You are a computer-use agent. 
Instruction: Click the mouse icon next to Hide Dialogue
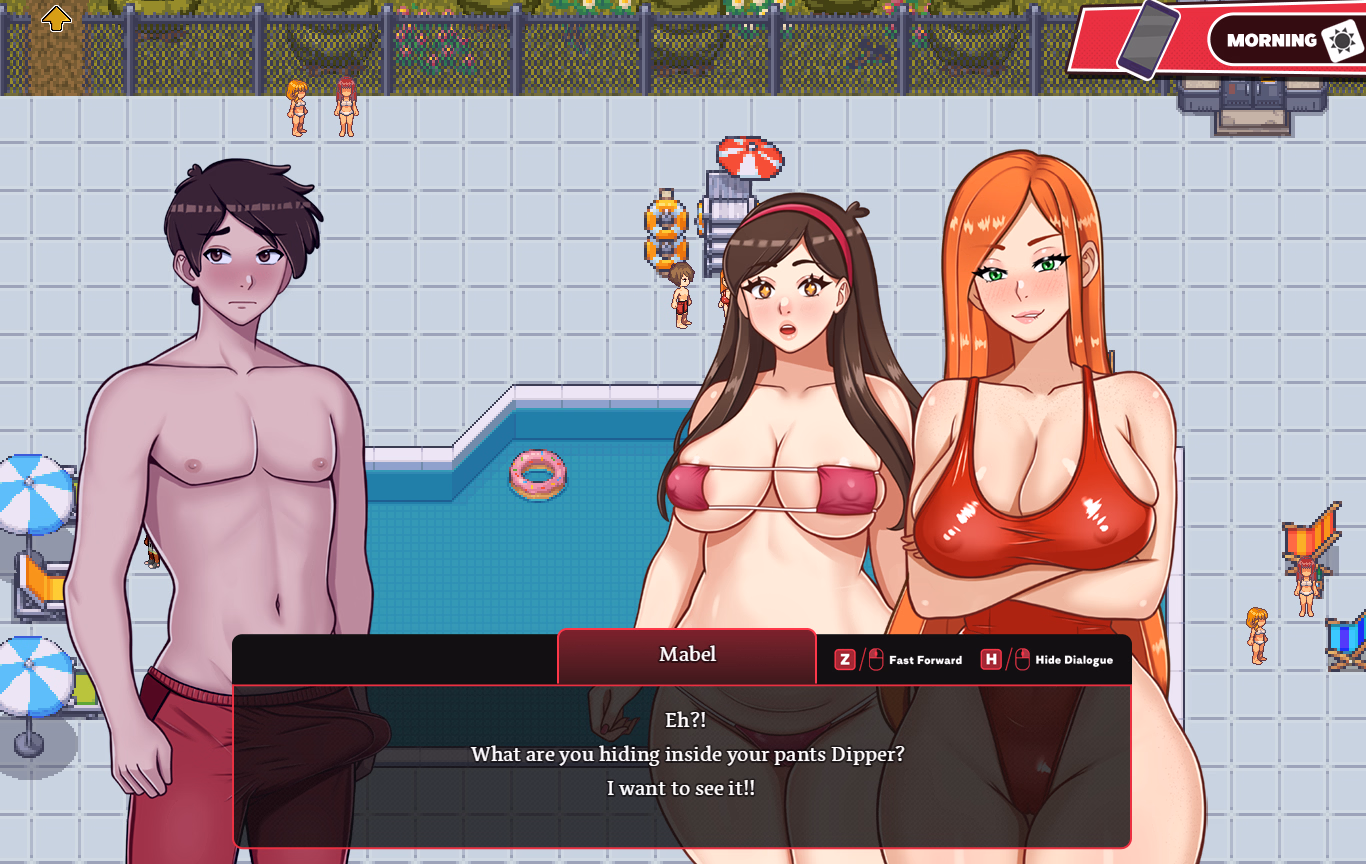(x=1023, y=659)
